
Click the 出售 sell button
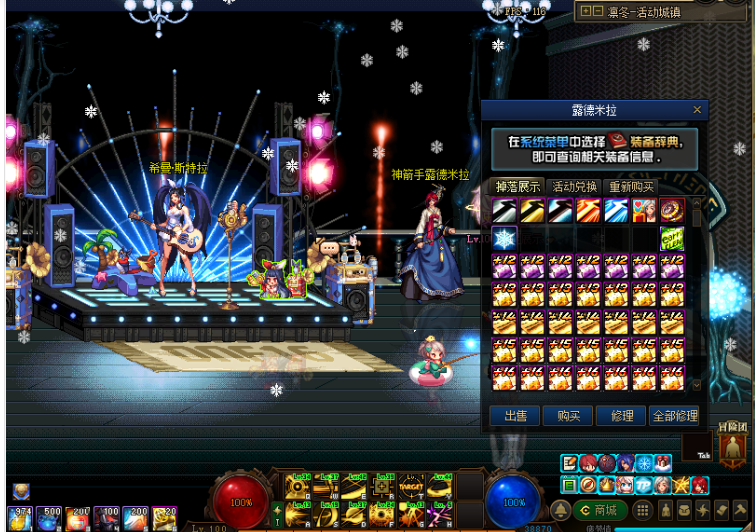[515, 416]
